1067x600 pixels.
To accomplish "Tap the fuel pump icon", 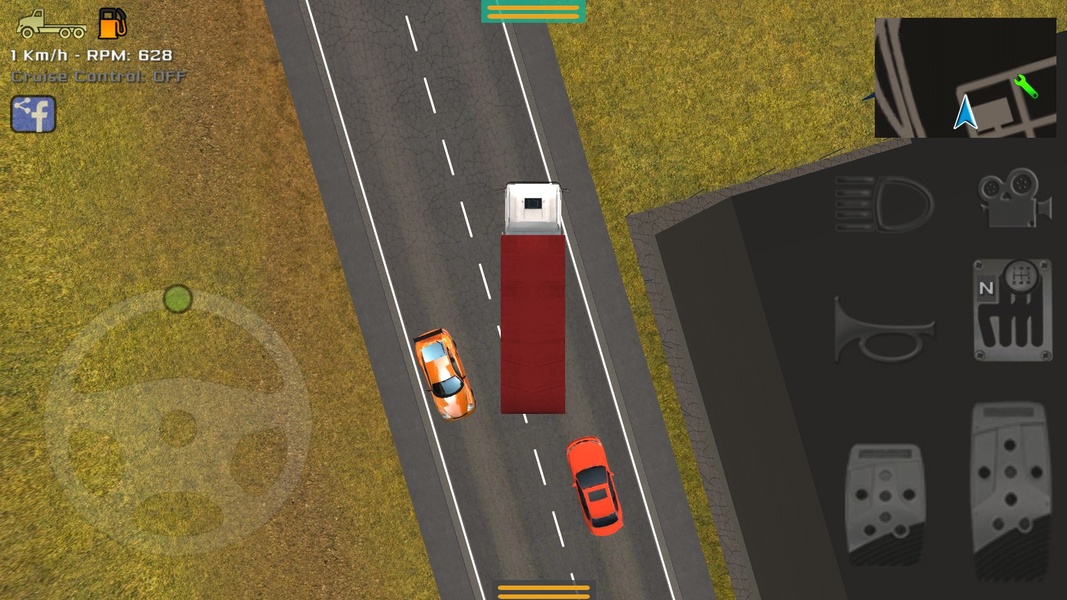I will coord(112,23).
